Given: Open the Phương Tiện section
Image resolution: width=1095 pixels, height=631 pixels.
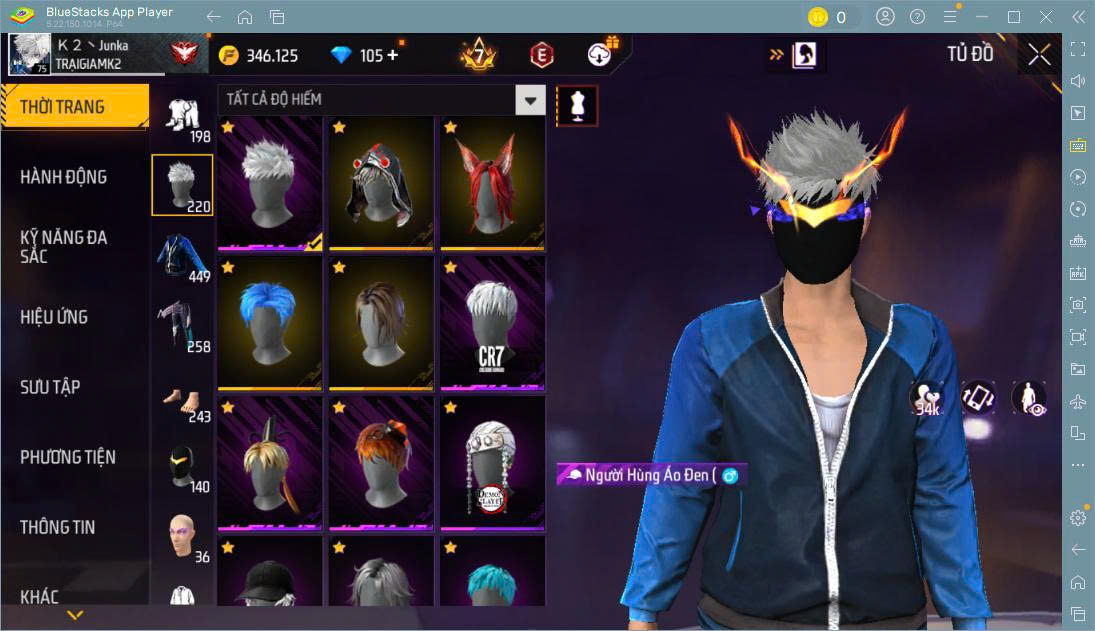Looking at the screenshot, I should click(68, 457).
